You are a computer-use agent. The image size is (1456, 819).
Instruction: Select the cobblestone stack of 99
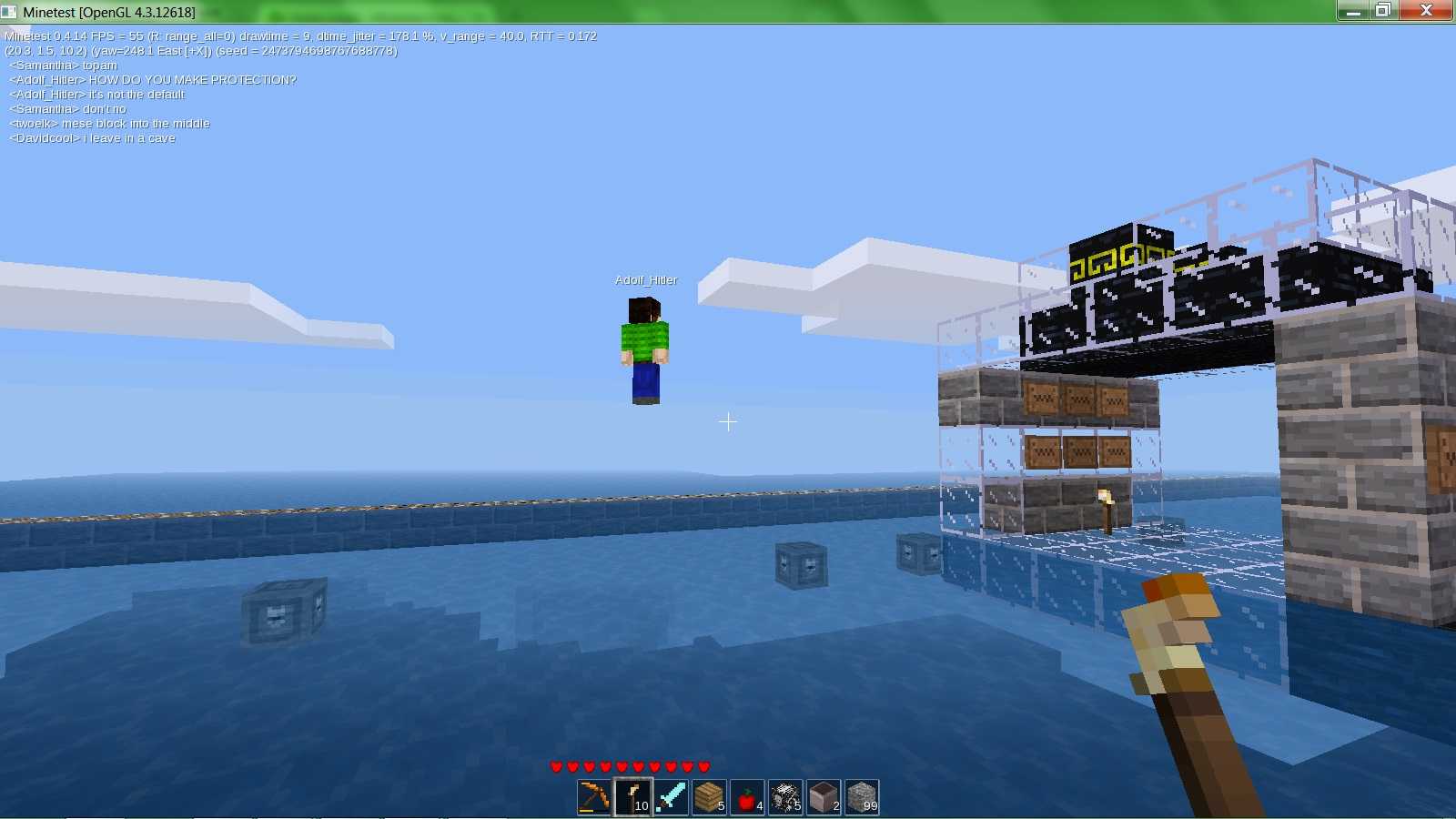pos(862,797)
